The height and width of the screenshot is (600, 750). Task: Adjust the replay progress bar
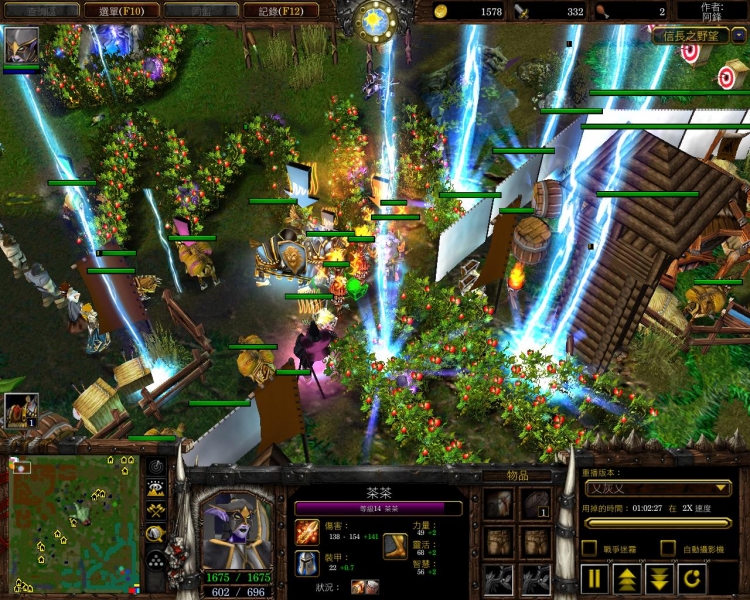click(x=657, y=523)
